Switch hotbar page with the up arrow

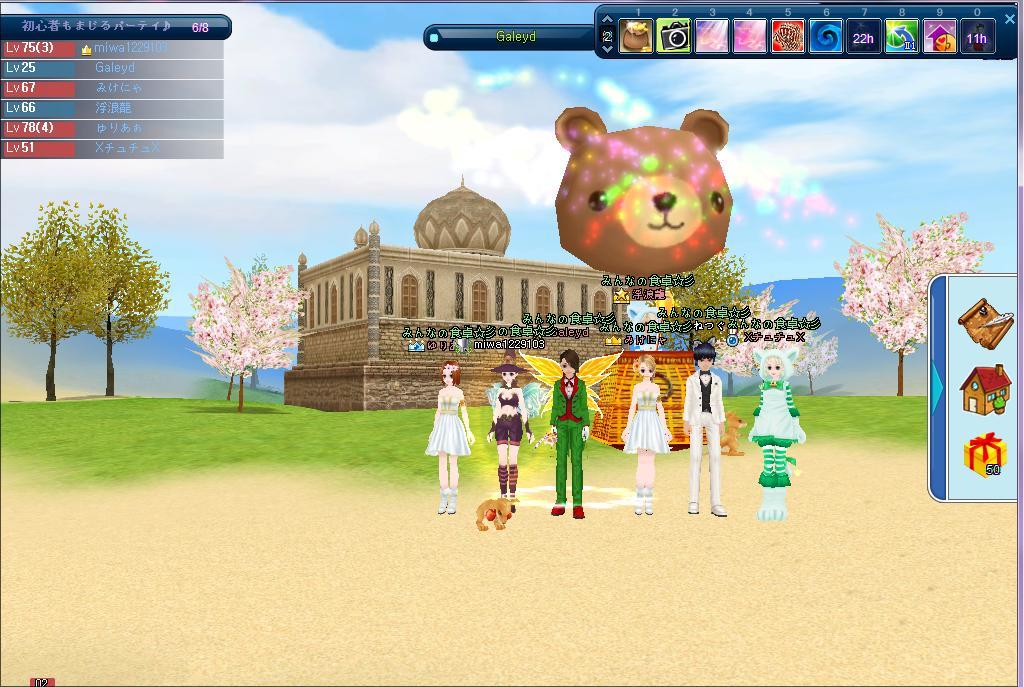point(607,20)
